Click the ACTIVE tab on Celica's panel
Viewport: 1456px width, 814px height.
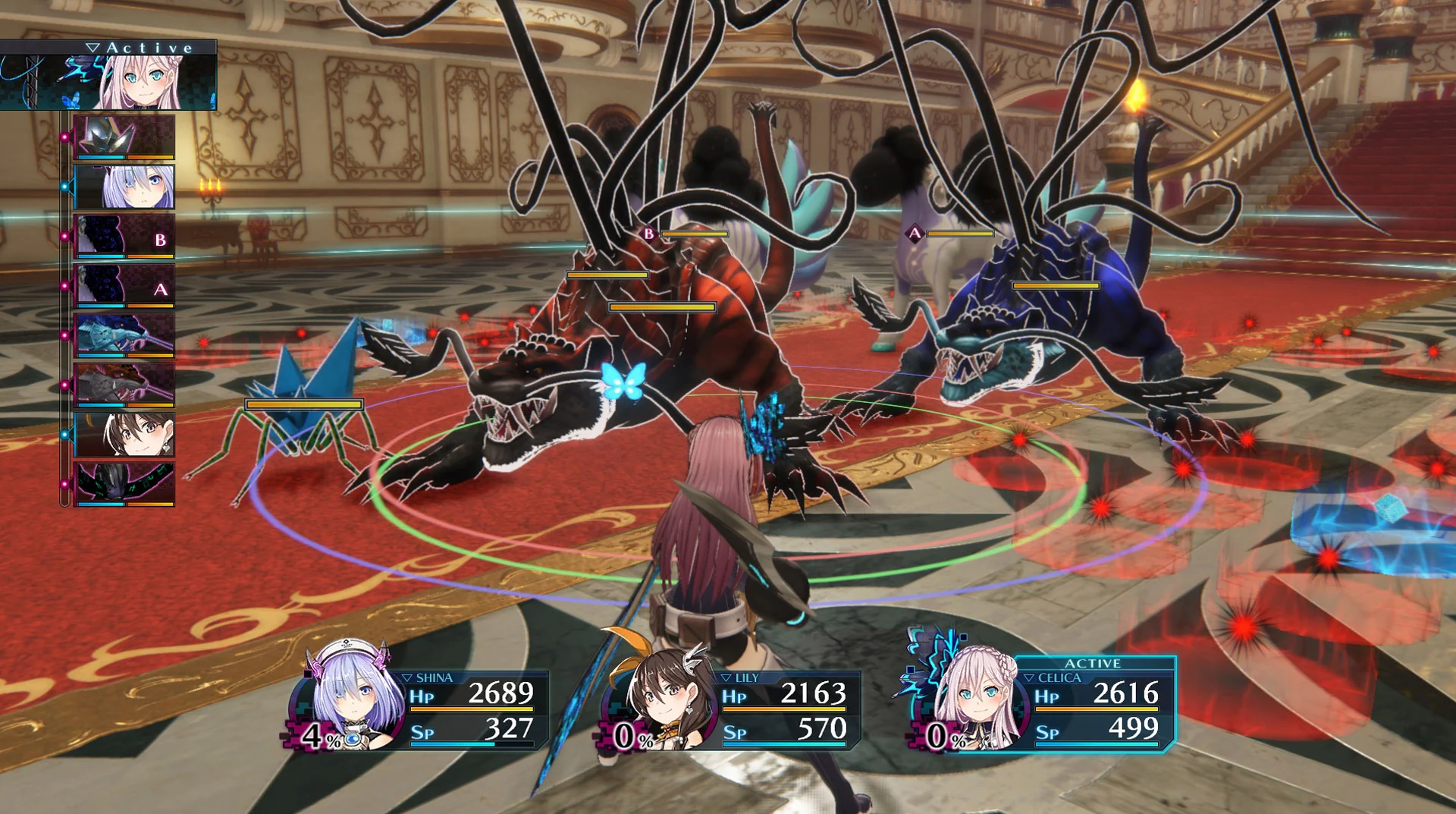(x=1092, y=663)
